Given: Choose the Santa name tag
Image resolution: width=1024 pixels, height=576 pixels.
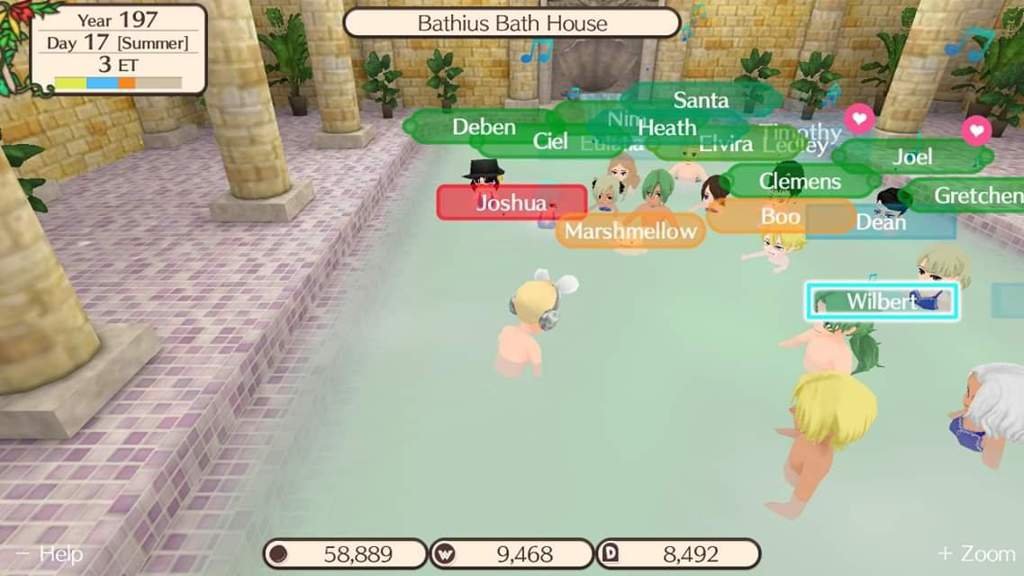Looking at the screenshot, I should (x=700, y=100).
